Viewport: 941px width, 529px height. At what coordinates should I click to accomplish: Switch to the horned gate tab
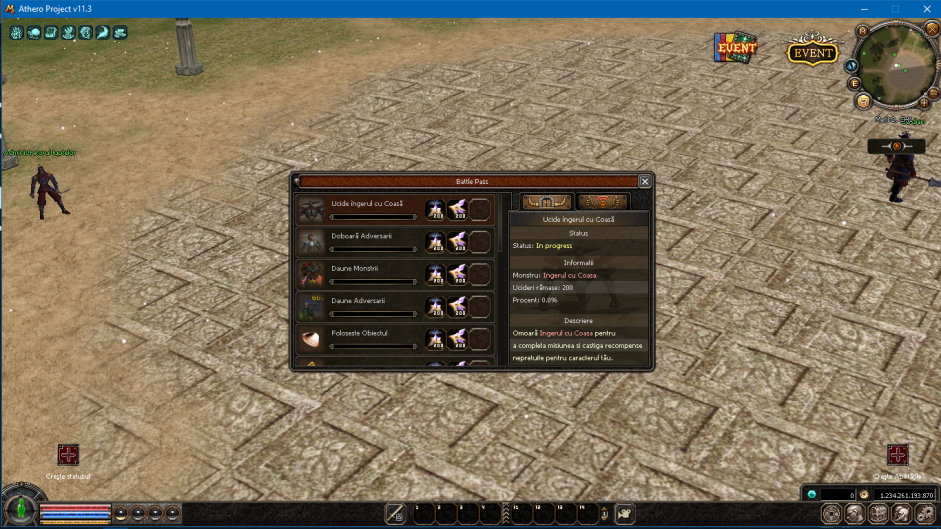tap(547, 202)
